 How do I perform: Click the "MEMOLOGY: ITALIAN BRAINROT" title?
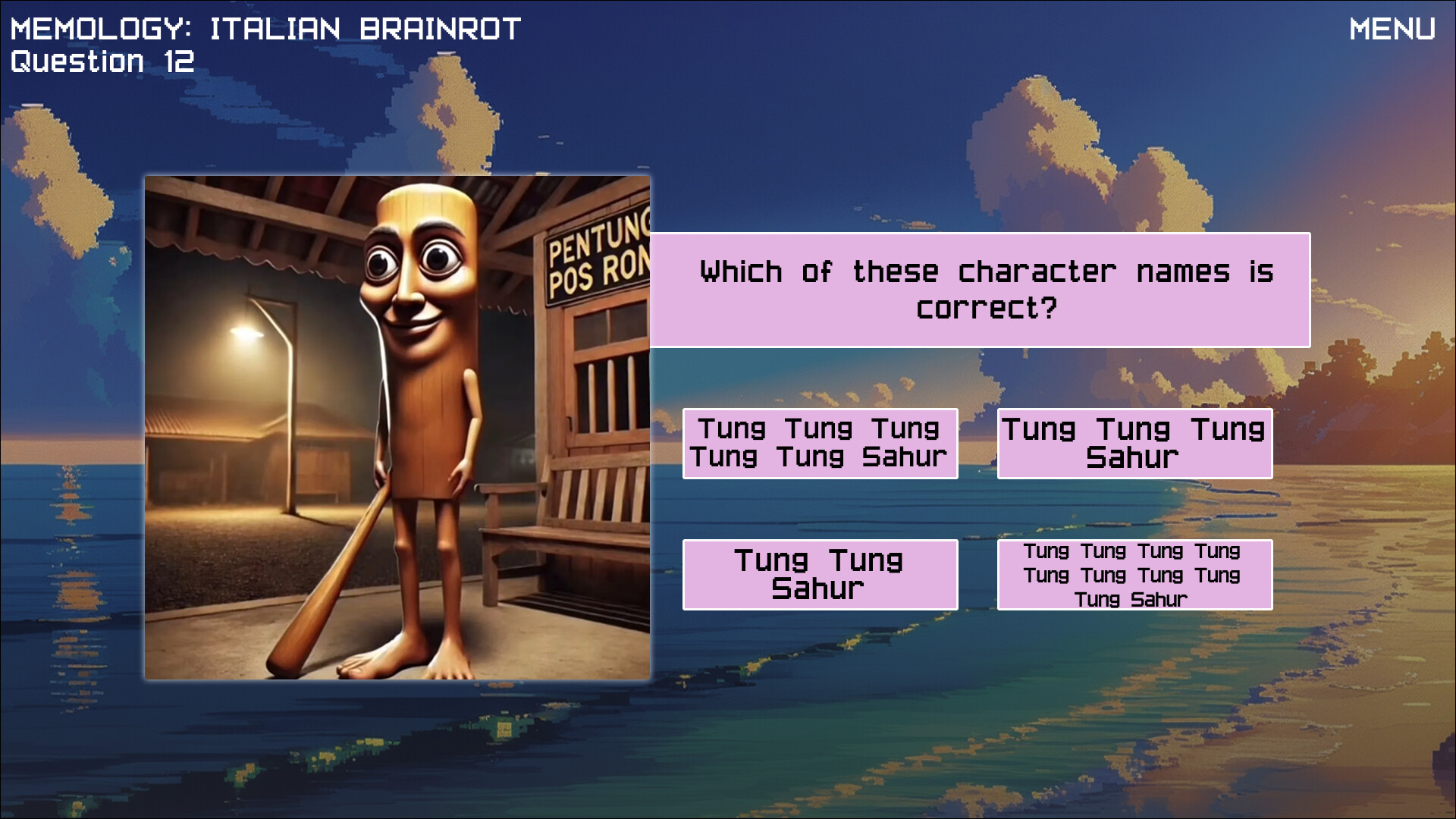tap(265, 29)
